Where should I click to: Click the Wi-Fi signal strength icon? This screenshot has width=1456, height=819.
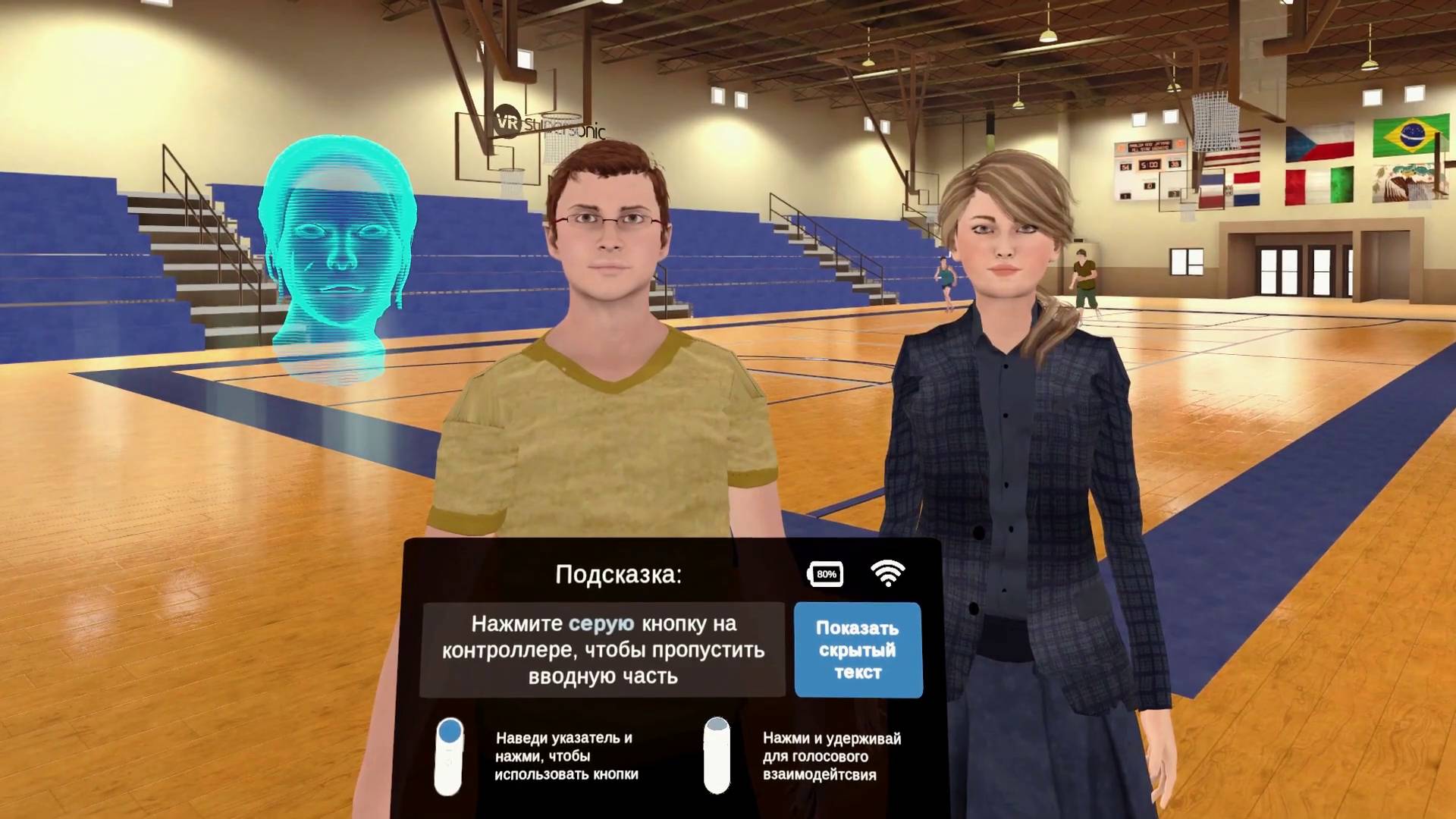click(889, 574)
